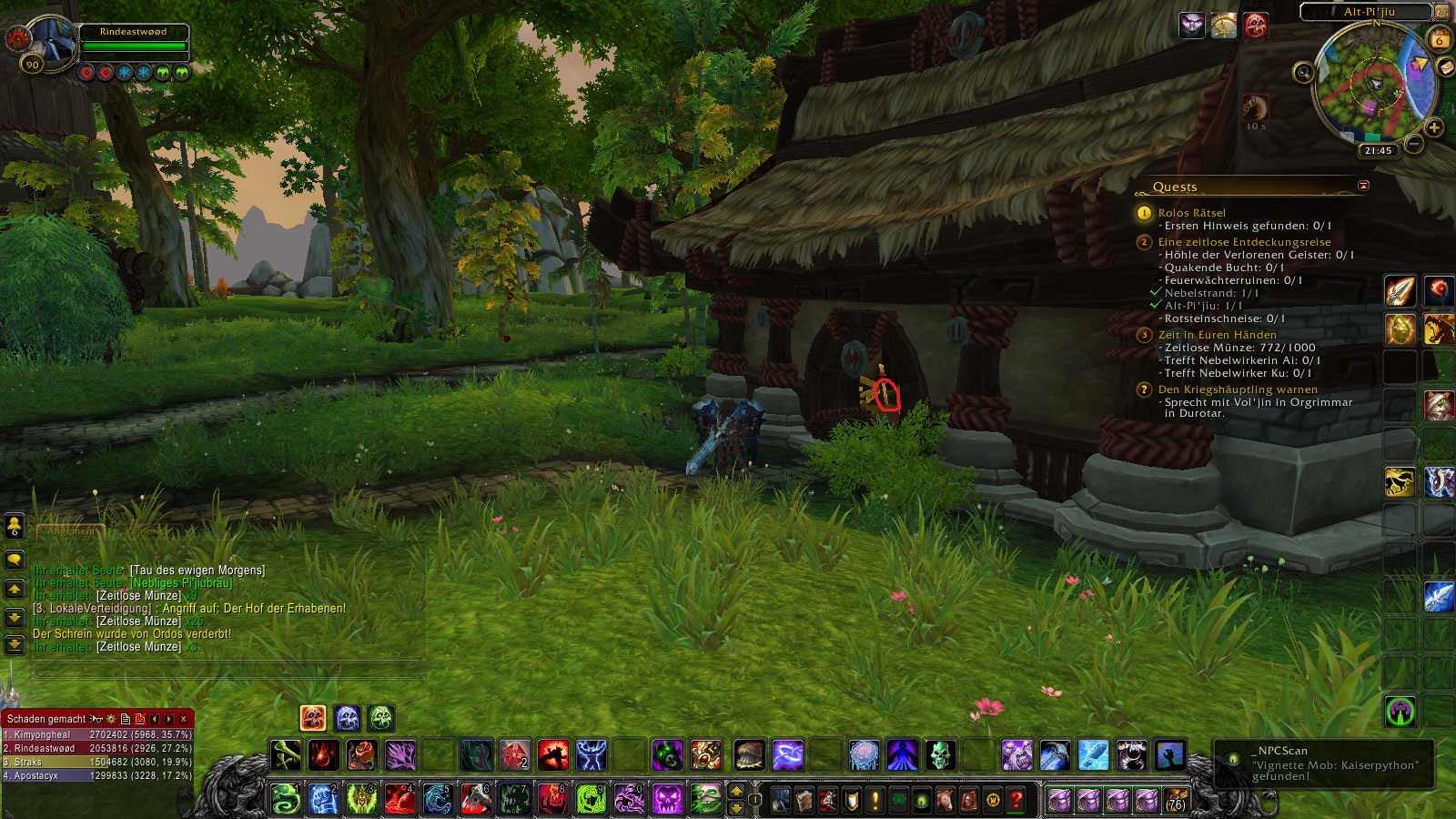Open the chat speech bubble menu
Screen dimensions: 1456x819
15,559
